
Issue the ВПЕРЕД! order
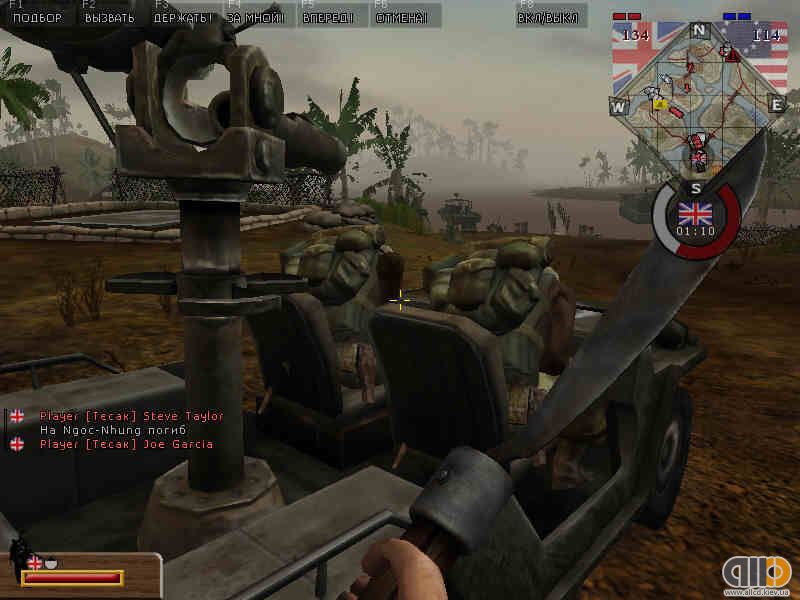coord(330,17)
